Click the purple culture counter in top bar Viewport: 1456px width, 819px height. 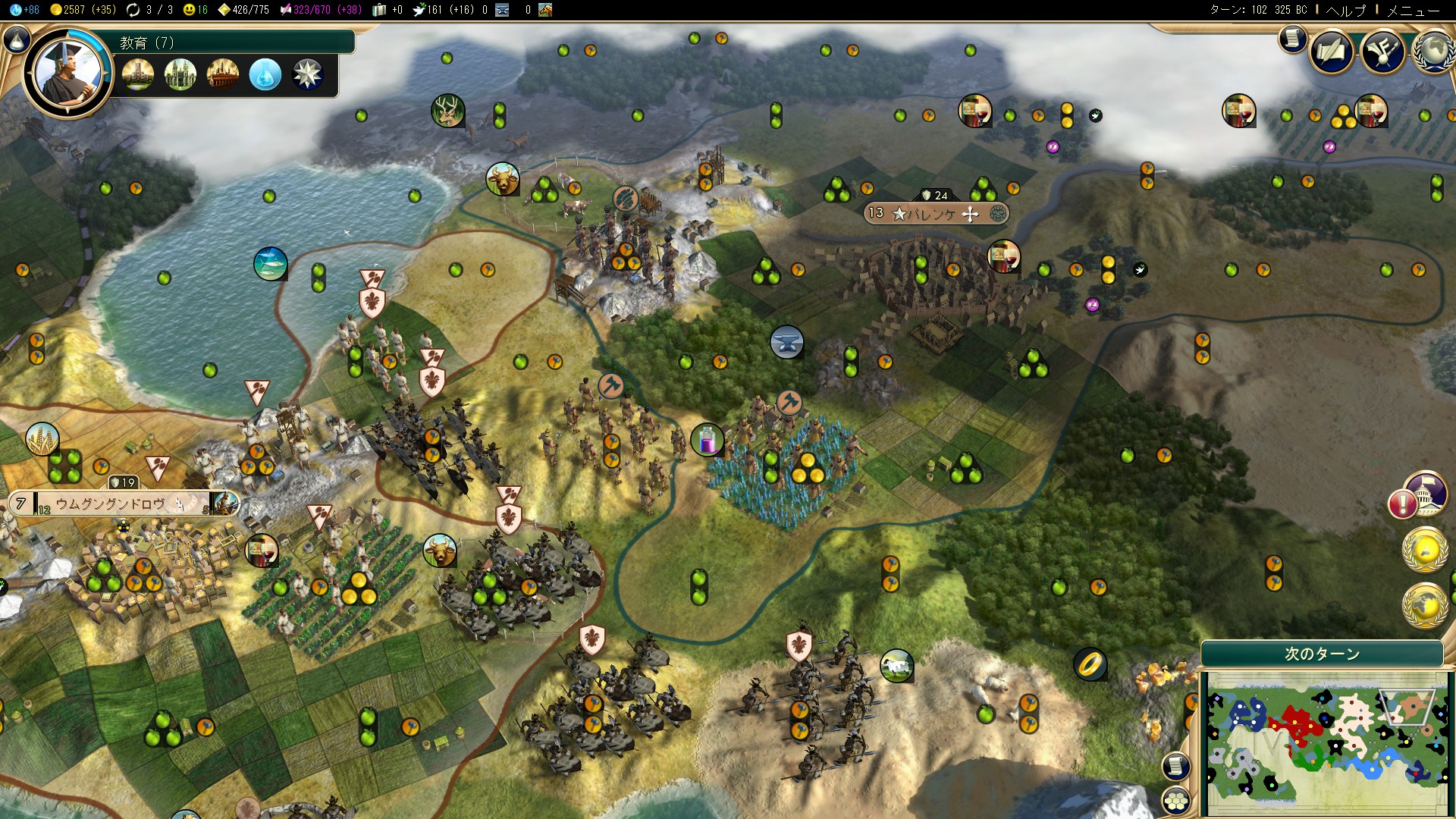pos(320,10)
